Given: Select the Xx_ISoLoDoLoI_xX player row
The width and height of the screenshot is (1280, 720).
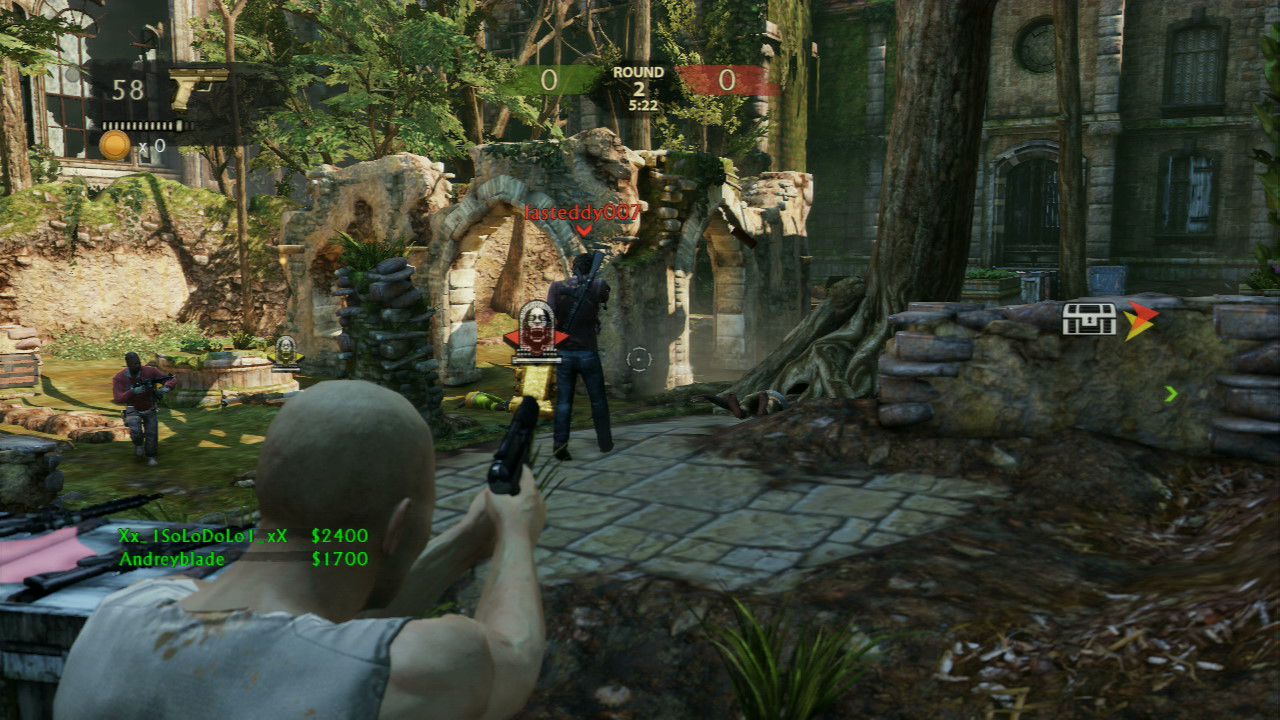Looking at the screenshot, I should coord(243,536).
